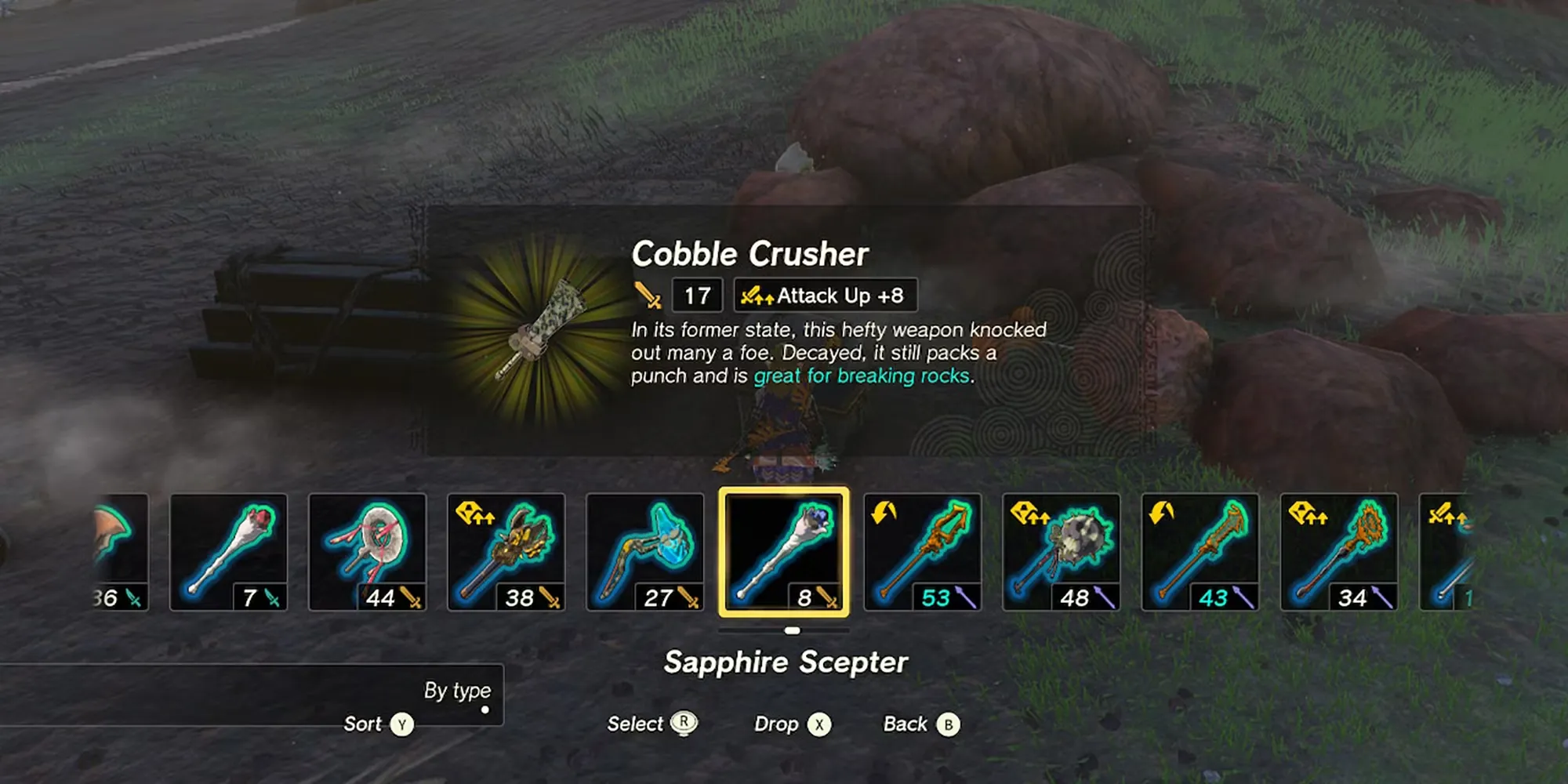Choose the blue crystal axe rated 27
This screenshot has width=1568, height=784.
tap(644, 551)
